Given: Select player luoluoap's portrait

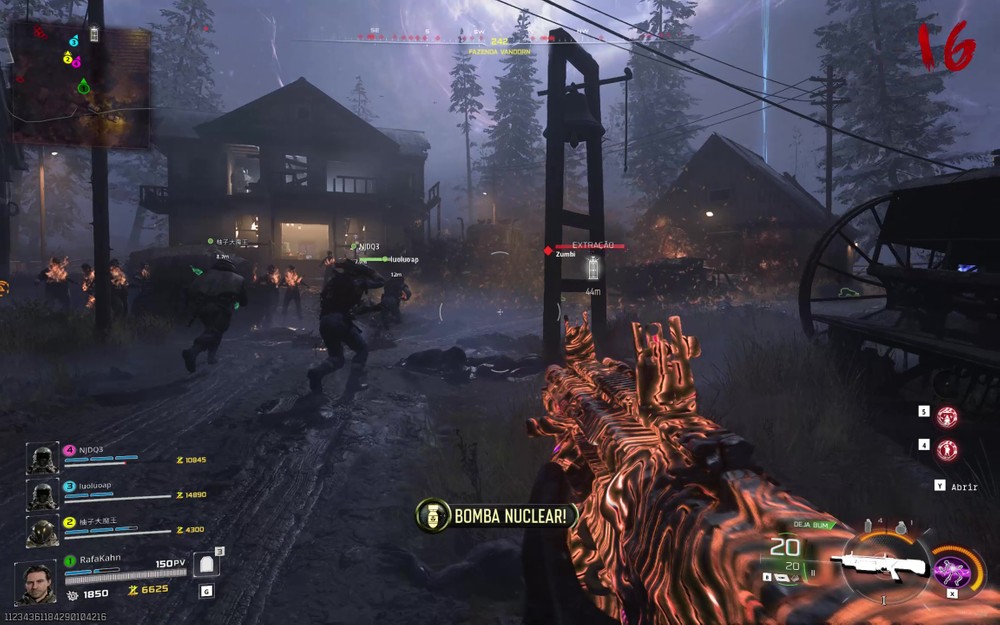Looking at the screenshot, I should click(x=42, y=495).
